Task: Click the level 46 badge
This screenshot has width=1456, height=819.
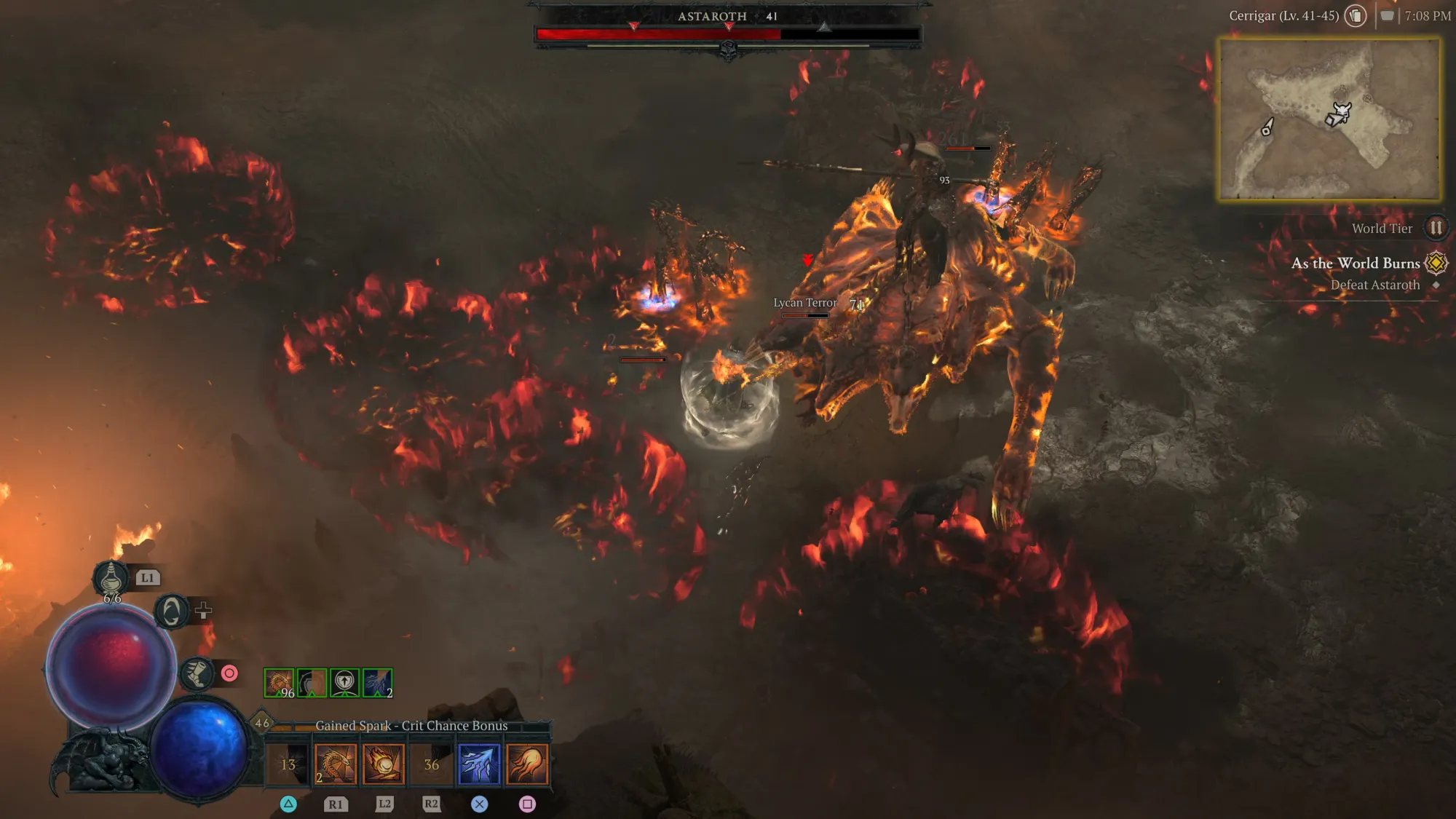Action: 262,723
